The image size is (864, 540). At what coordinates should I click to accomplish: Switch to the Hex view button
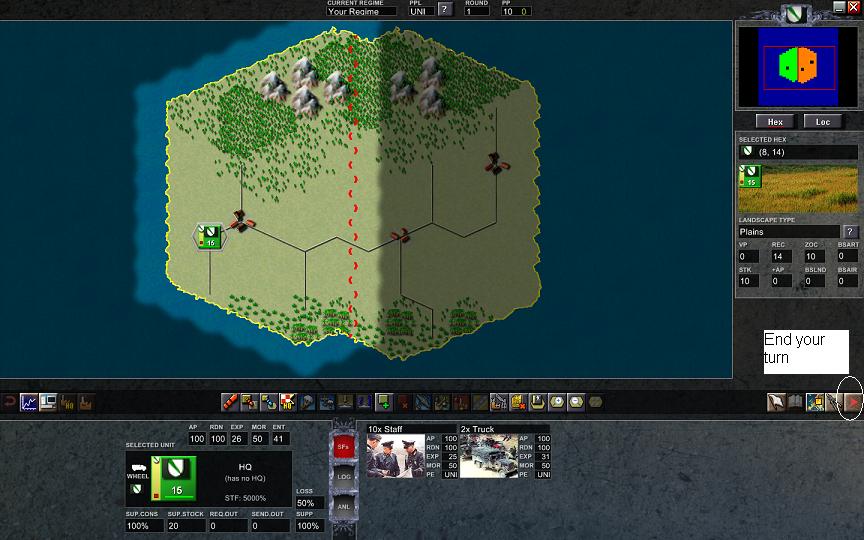pos(775,122)
